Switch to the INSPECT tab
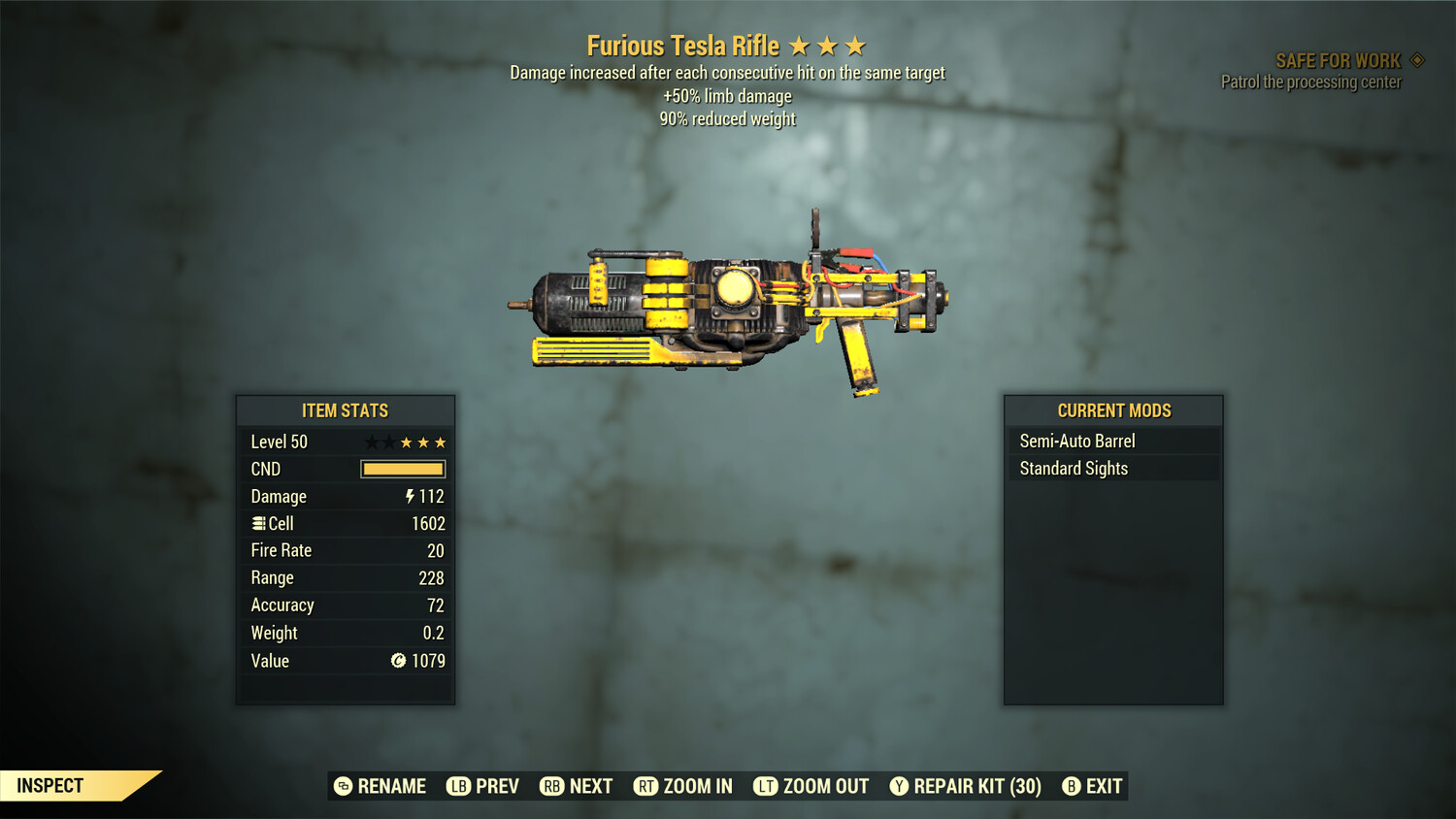Screen dimensions: 1456x819 click(50, 785)
